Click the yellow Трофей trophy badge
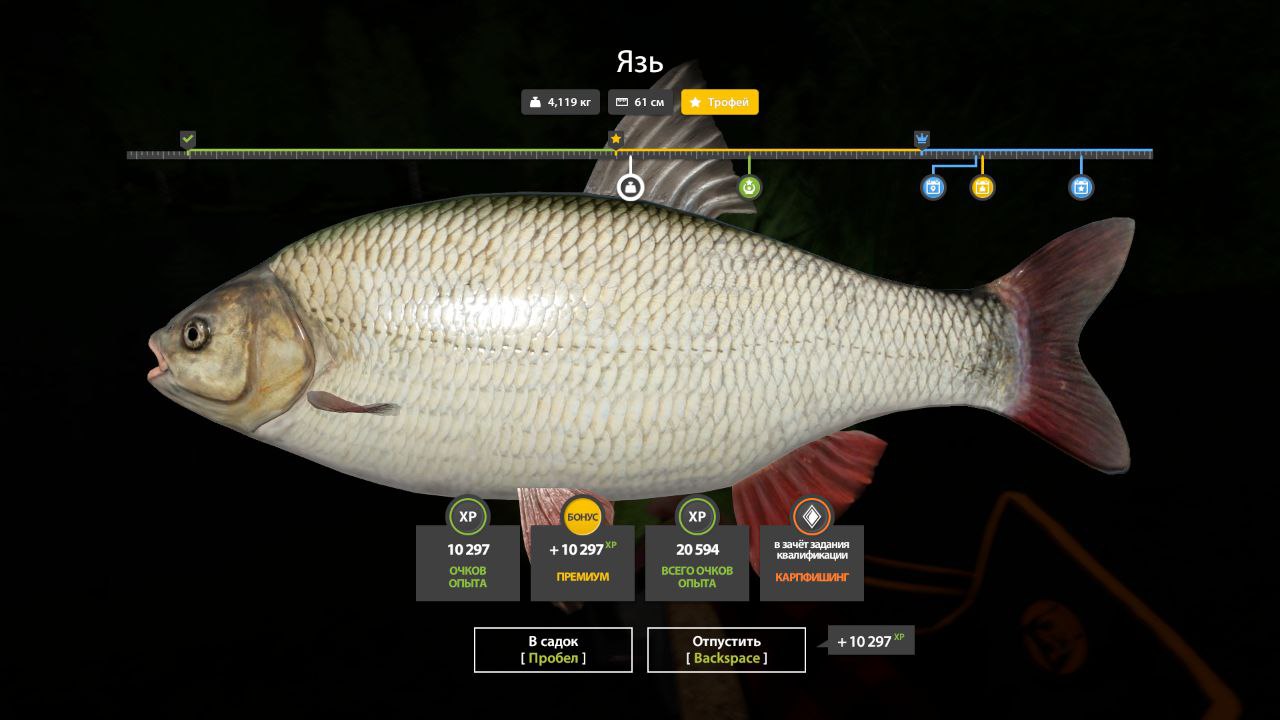 point(720,102)
